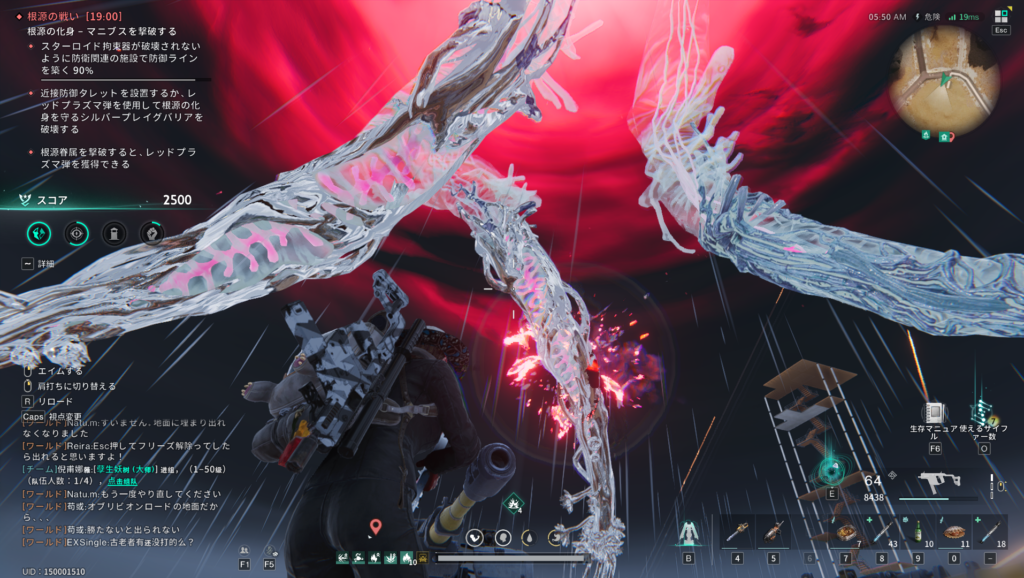The height and width of the screenshot is (578, 1024).
Task: Select the submachine gun weapon display
Action: point(938,485)
